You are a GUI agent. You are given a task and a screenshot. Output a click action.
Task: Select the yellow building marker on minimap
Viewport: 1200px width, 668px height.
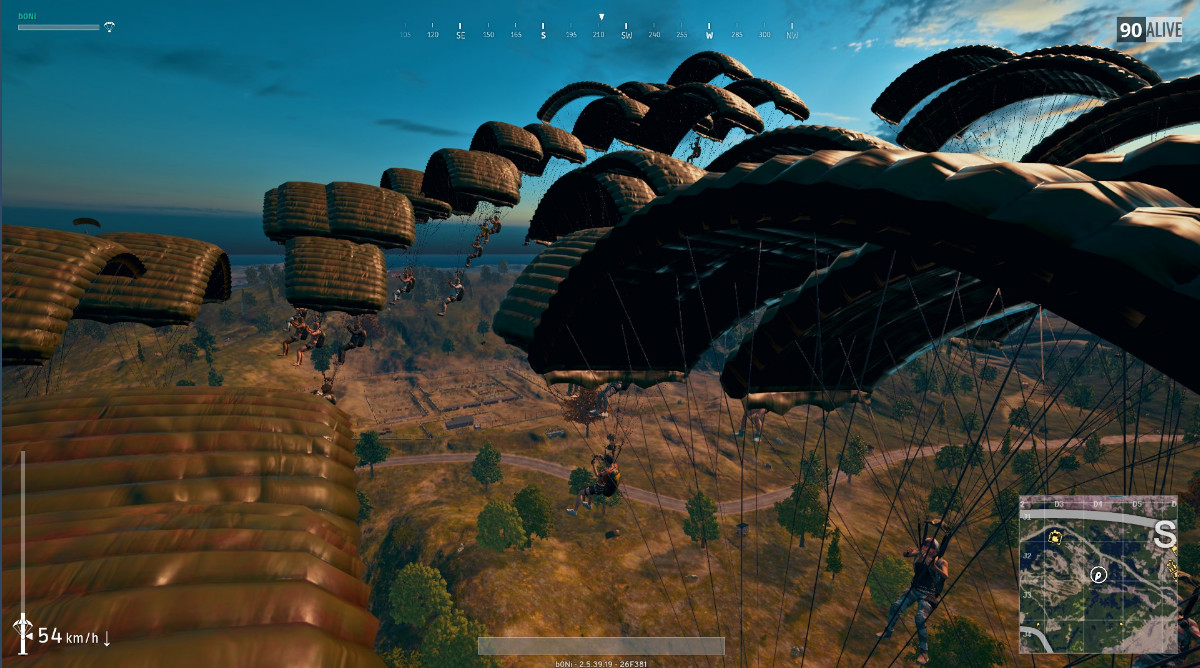[1054, 537]
